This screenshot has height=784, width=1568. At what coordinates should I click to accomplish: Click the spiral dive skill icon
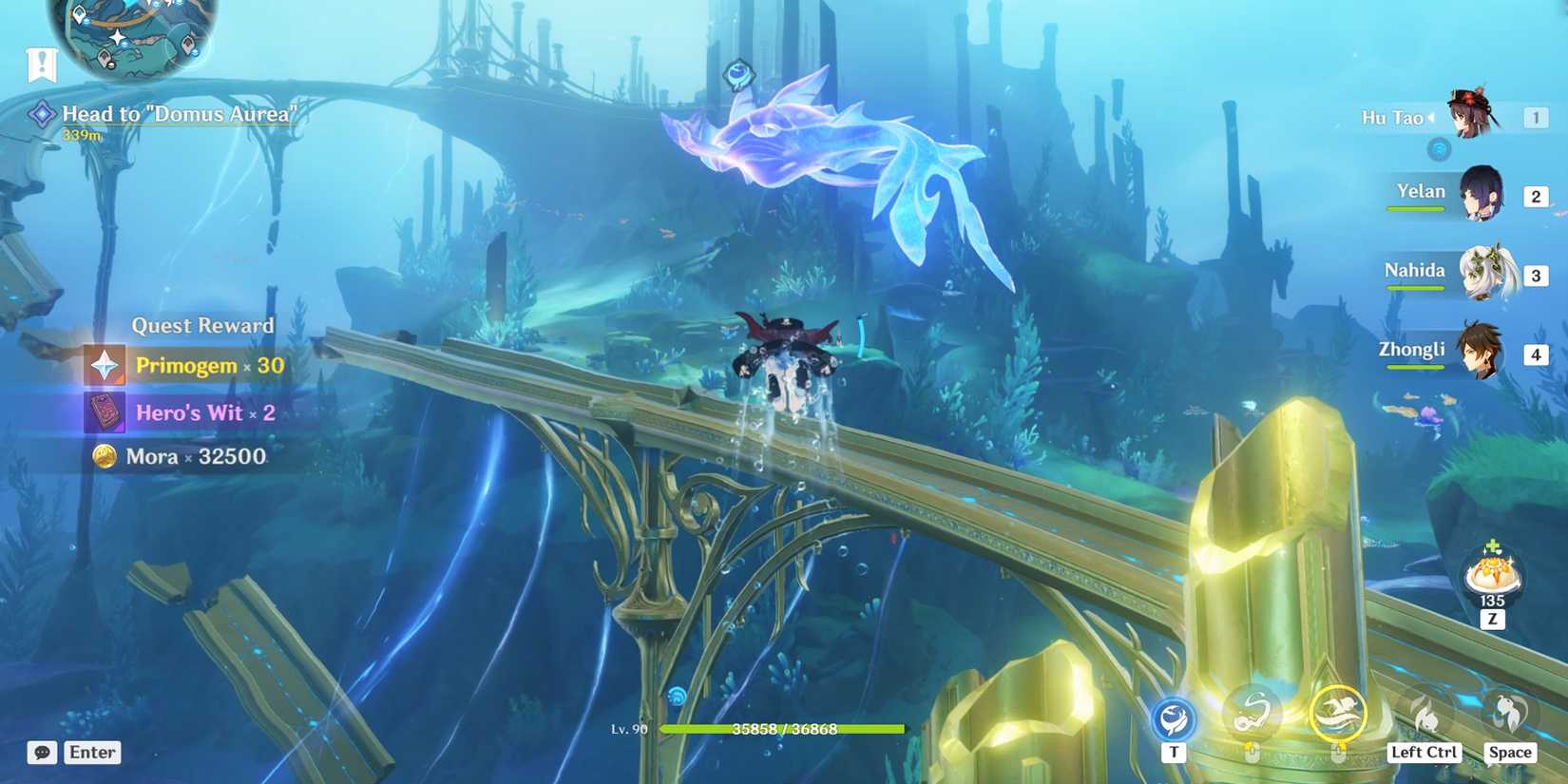pos(1252,713)
